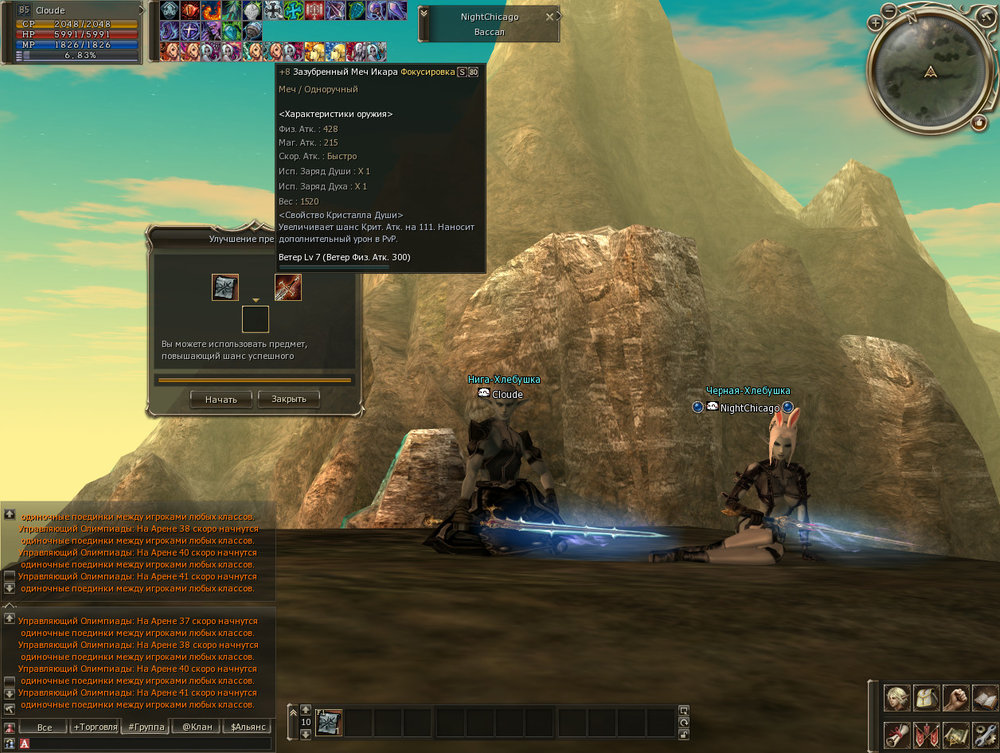The image size is (1000, 753).
Task: Open the world map icon
Action: click(956, 734)
